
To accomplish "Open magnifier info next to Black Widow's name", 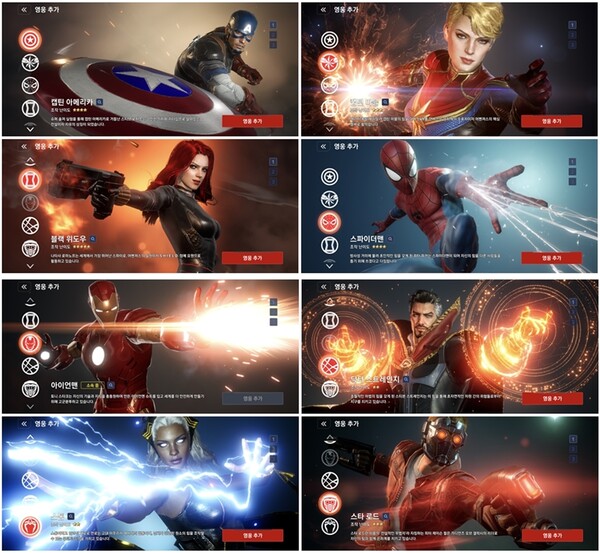I will (x=91, y=241).
